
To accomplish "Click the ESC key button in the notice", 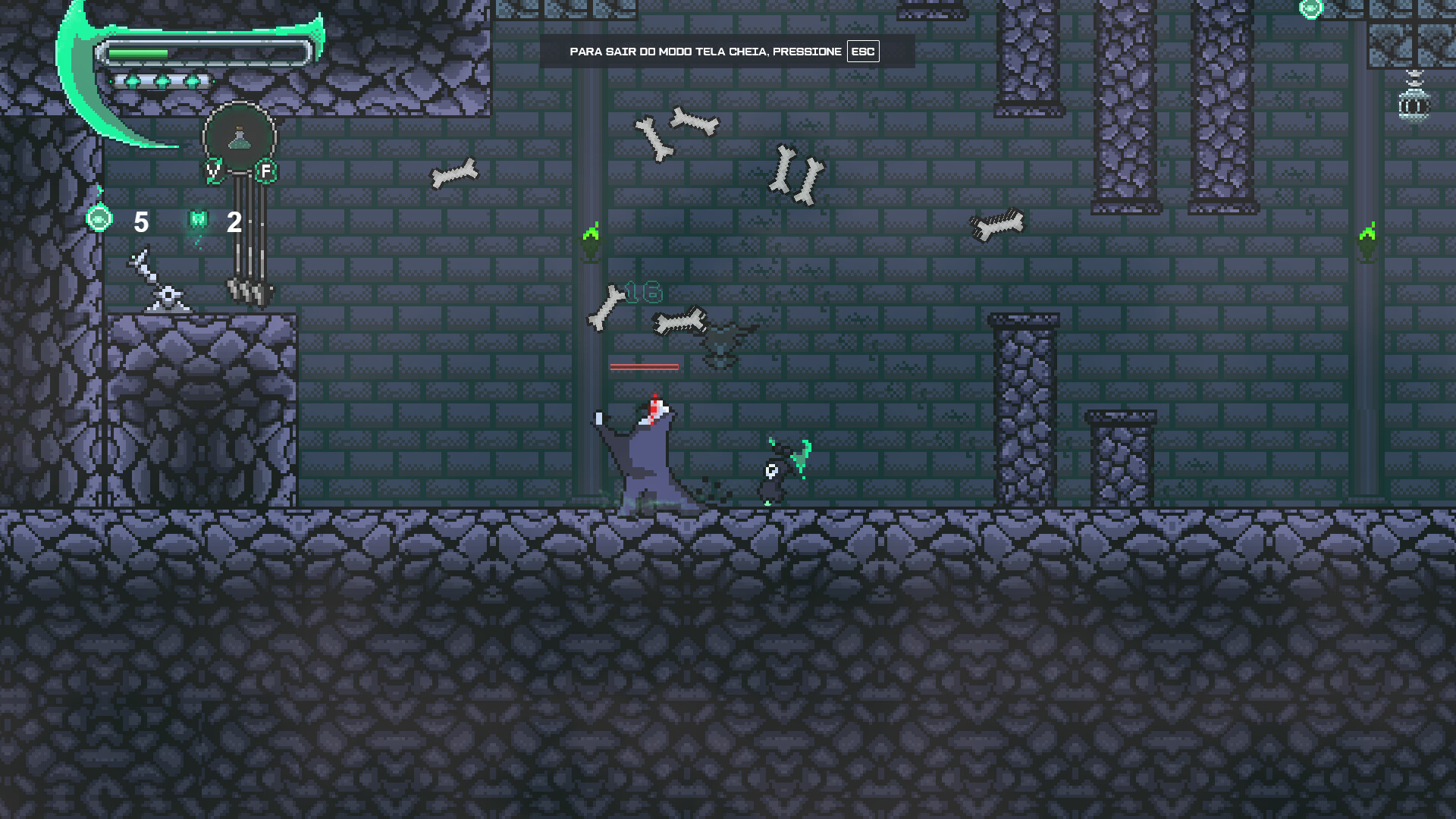I will point(862,52).
